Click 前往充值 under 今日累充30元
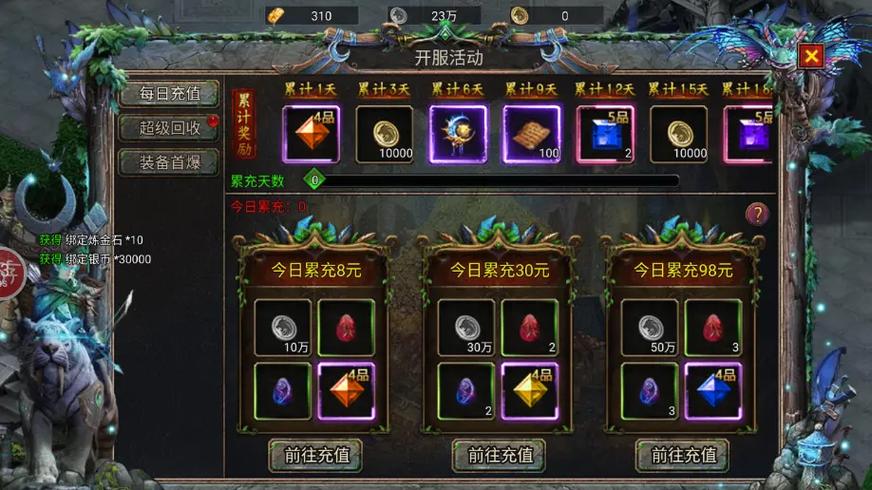This screenshot has width=872, height=490. [x=498, y=455]
